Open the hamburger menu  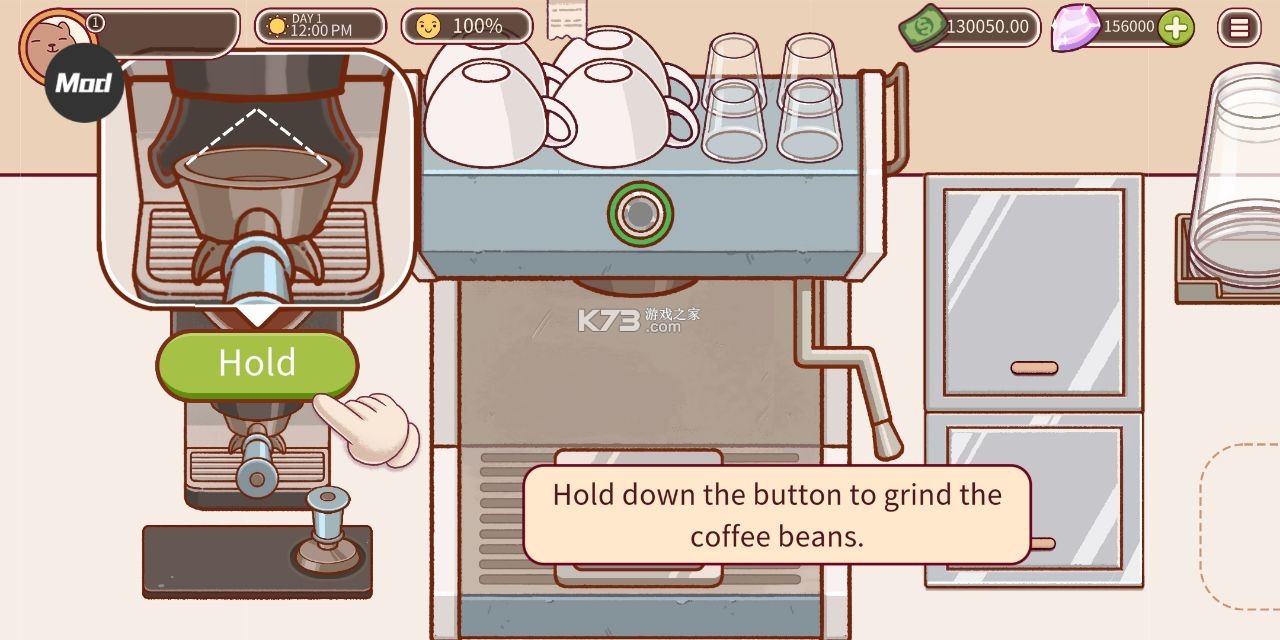pyautogui.click(x=1239, y=27)
